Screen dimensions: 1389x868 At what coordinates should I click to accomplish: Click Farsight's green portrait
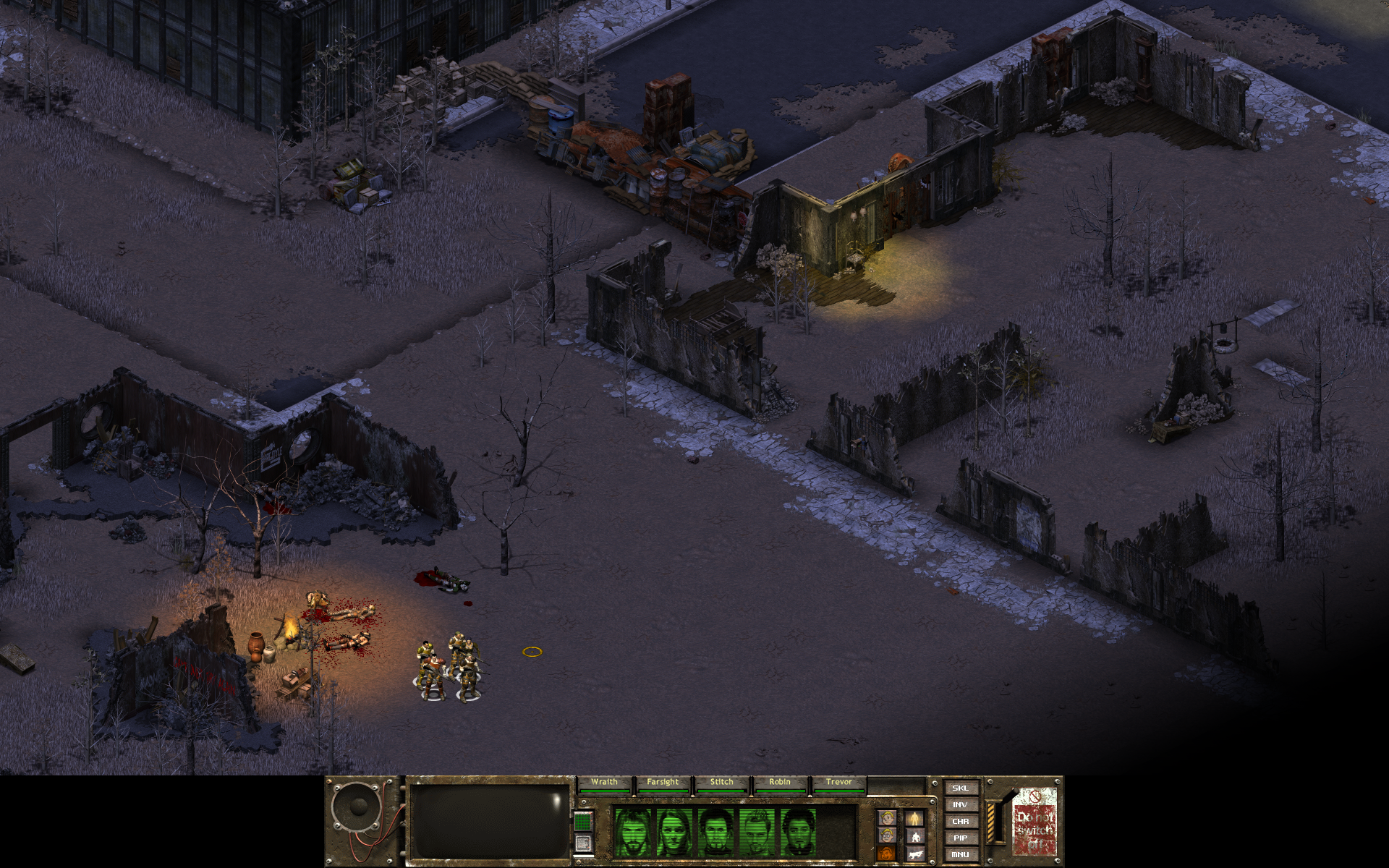[674, 832]
